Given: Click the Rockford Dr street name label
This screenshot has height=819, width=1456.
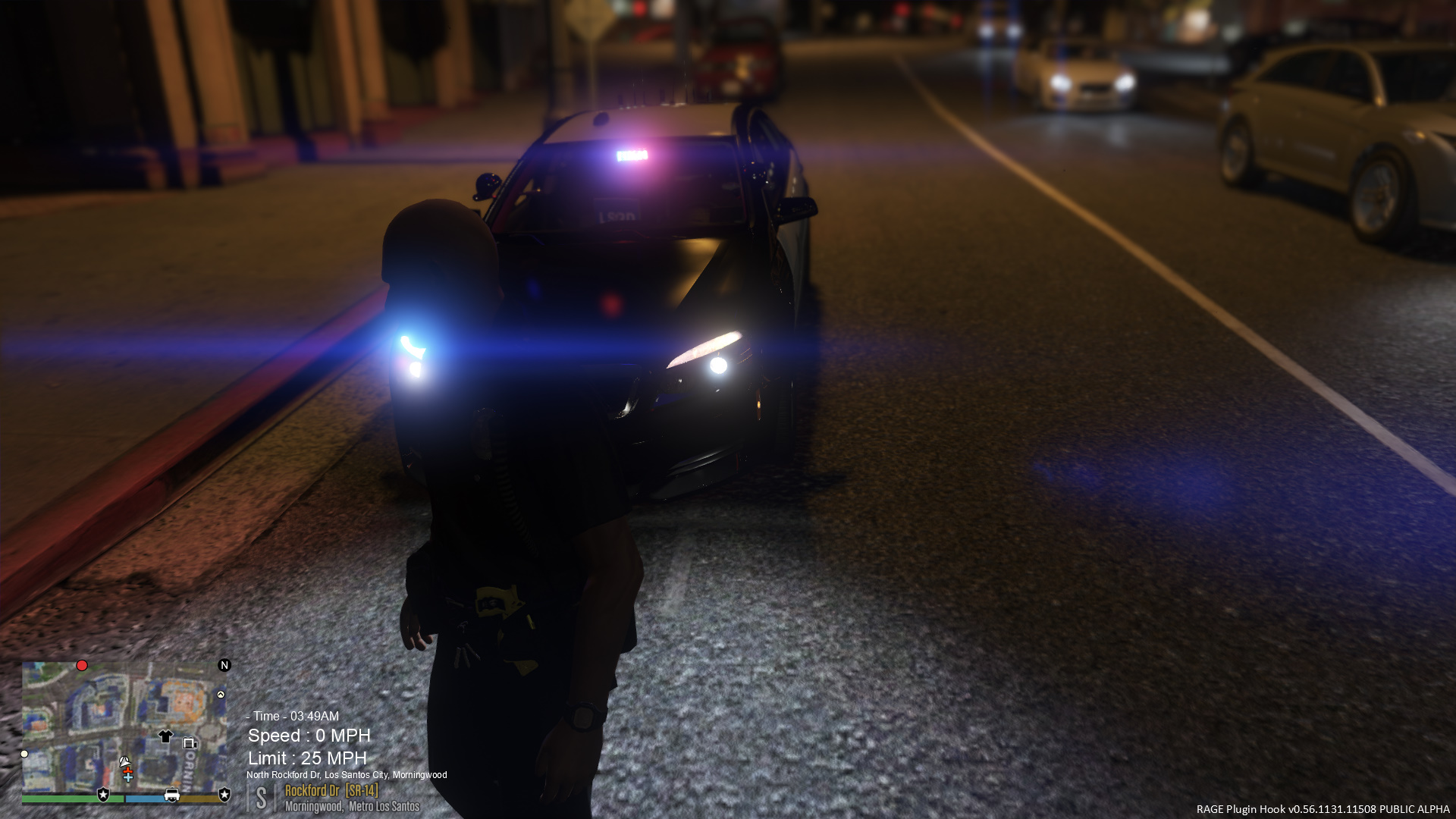Looking at the screenshot, I should pyautogui.click(x=312, y=790).
